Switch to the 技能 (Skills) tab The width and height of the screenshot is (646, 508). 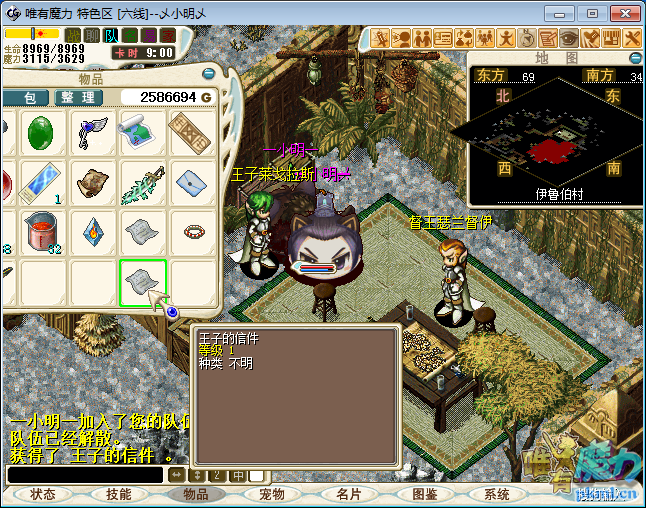click(x=118, y=494)
